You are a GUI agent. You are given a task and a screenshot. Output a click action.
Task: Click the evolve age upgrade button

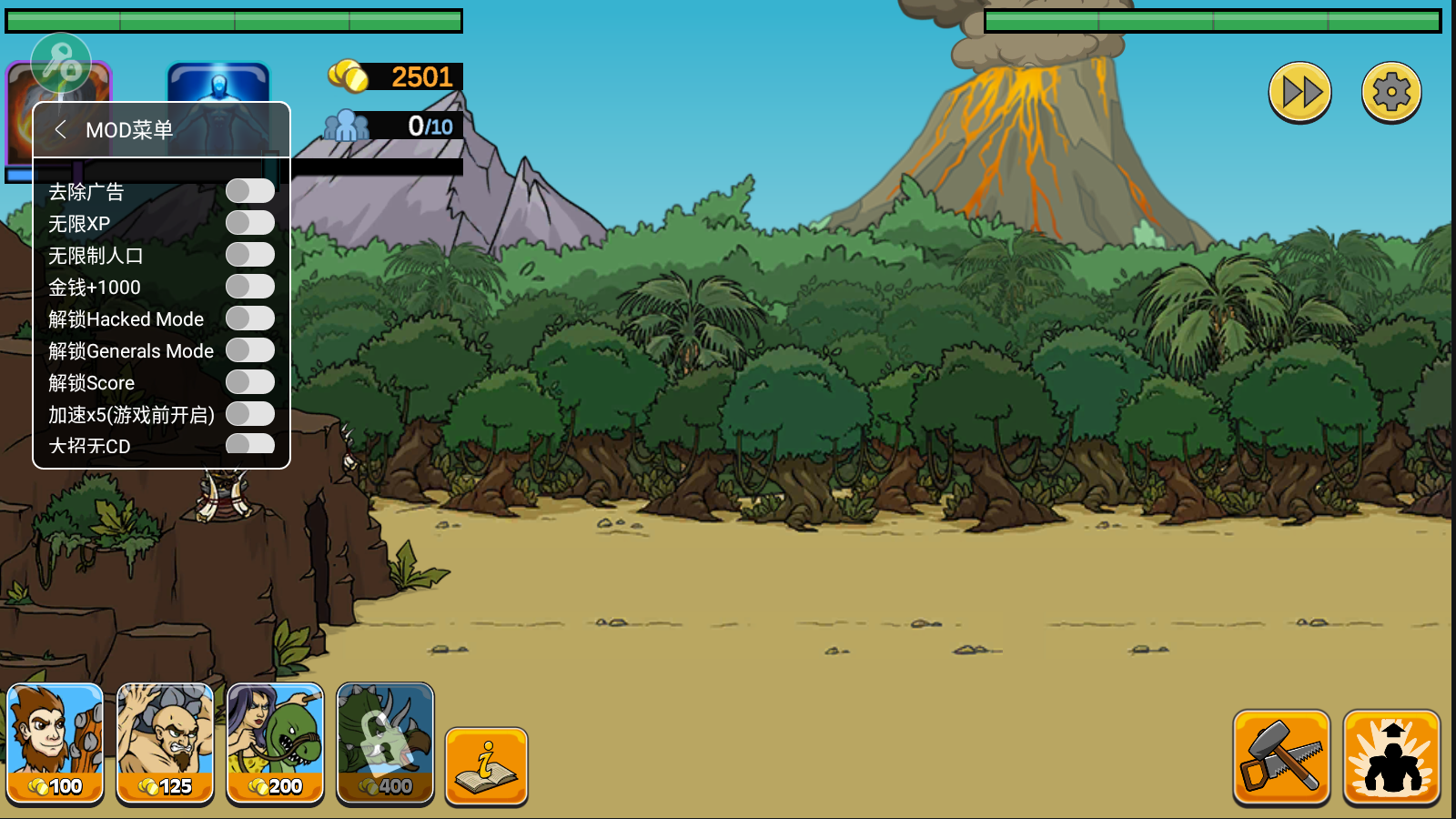(x=1391, y=757)
